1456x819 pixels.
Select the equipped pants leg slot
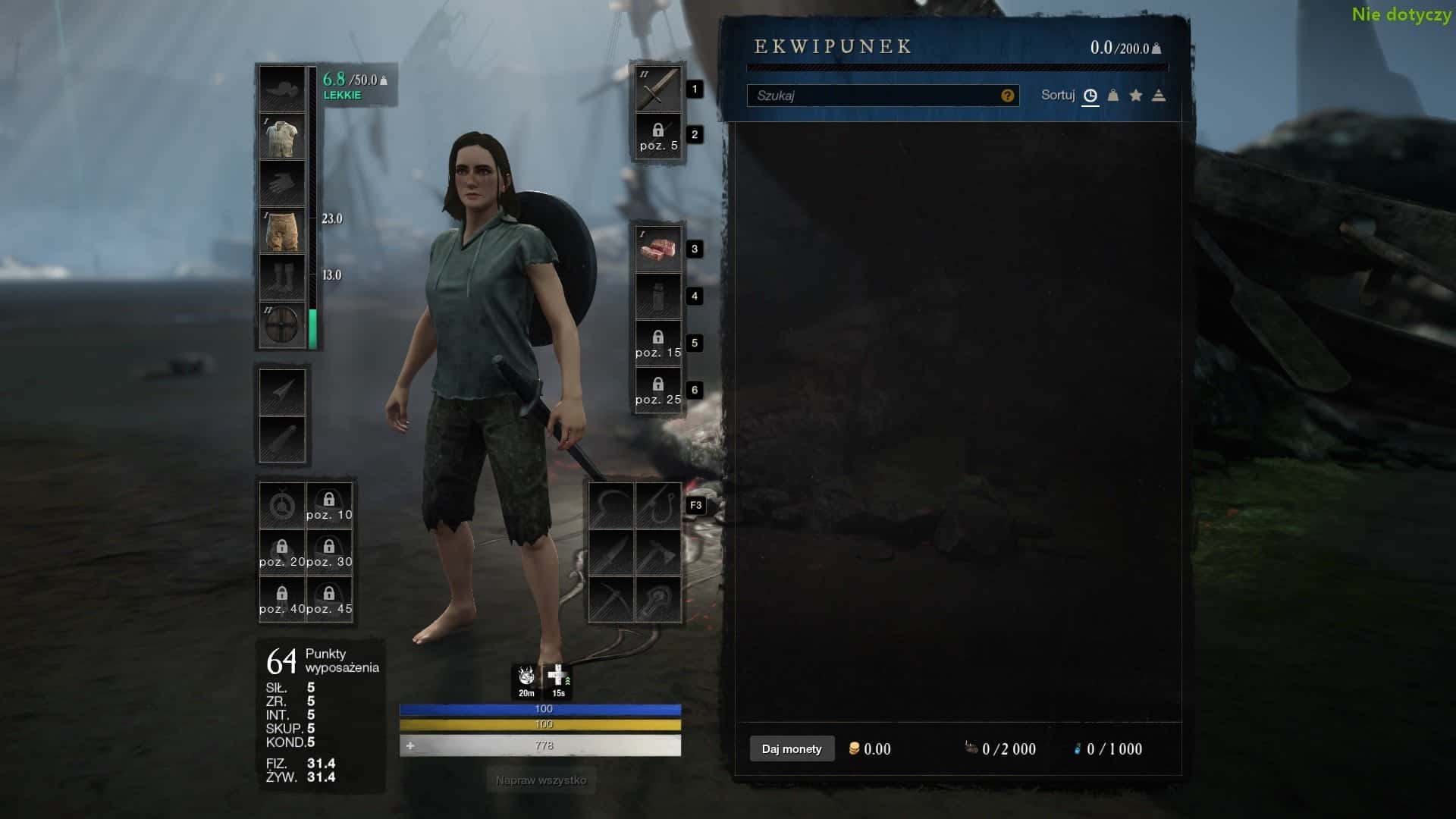click(282, 231)
